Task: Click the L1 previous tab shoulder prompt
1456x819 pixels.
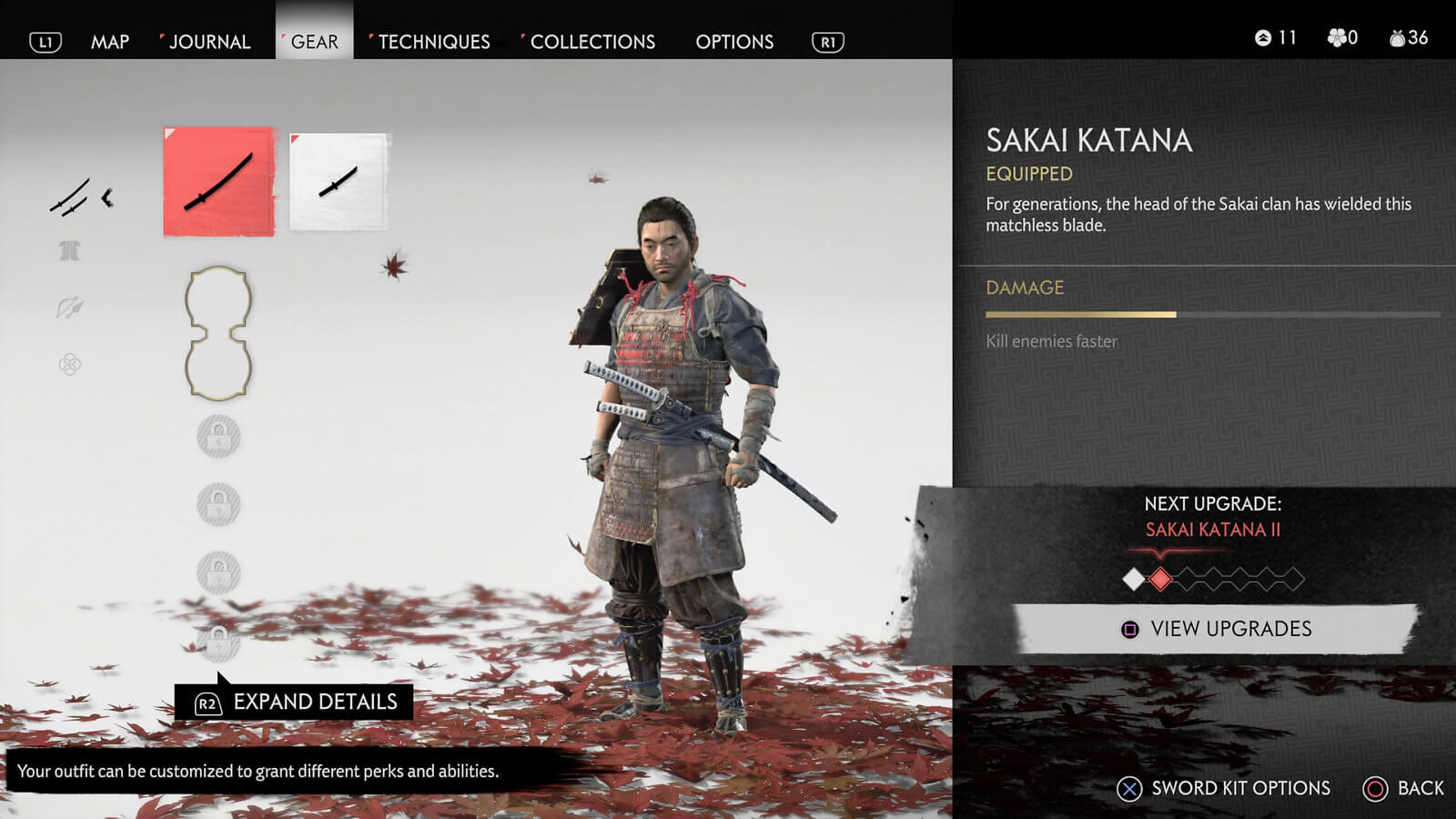Action: tap(45, 41)
